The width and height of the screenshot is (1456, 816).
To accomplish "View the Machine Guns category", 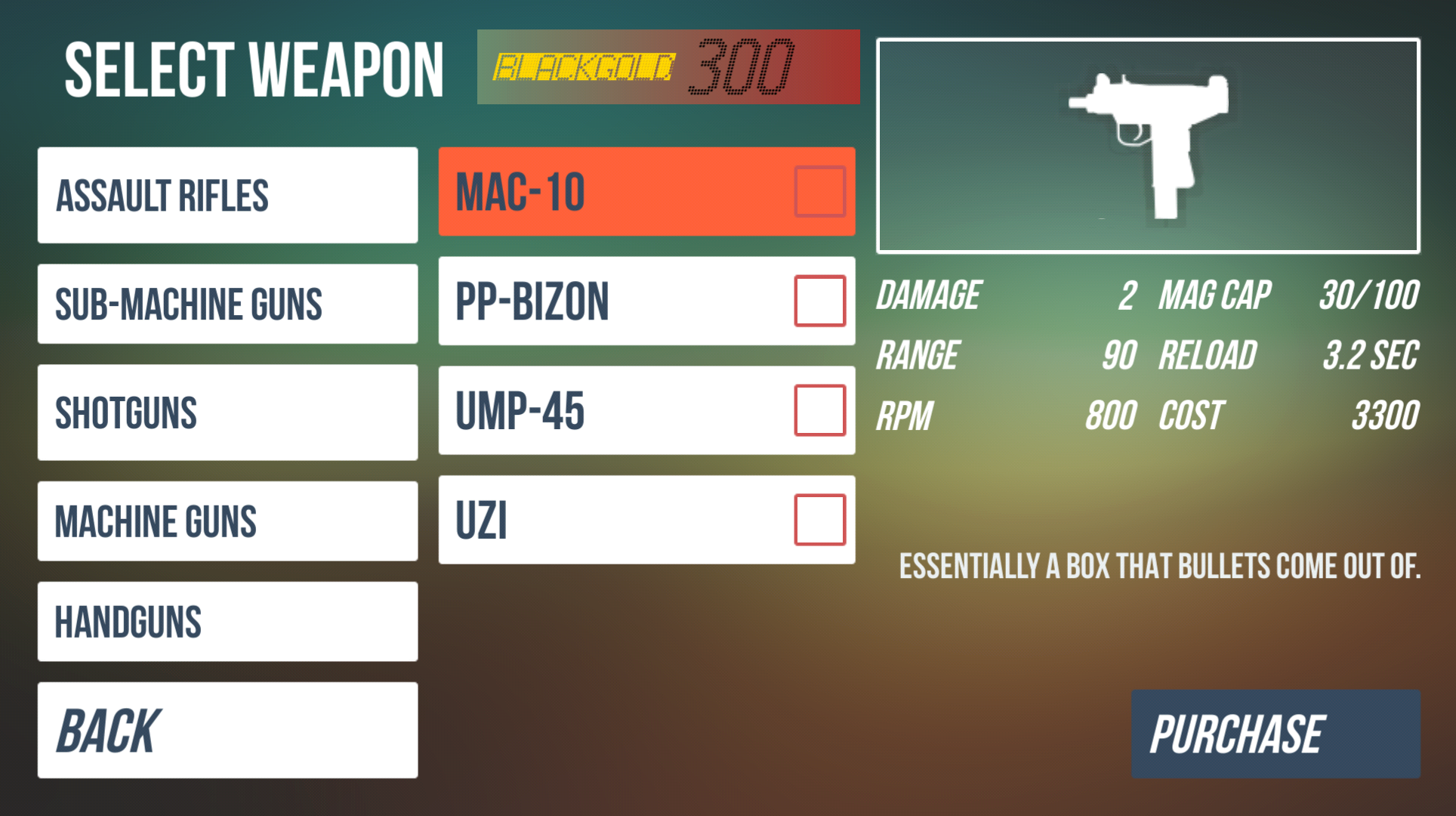I will [227, 521].
